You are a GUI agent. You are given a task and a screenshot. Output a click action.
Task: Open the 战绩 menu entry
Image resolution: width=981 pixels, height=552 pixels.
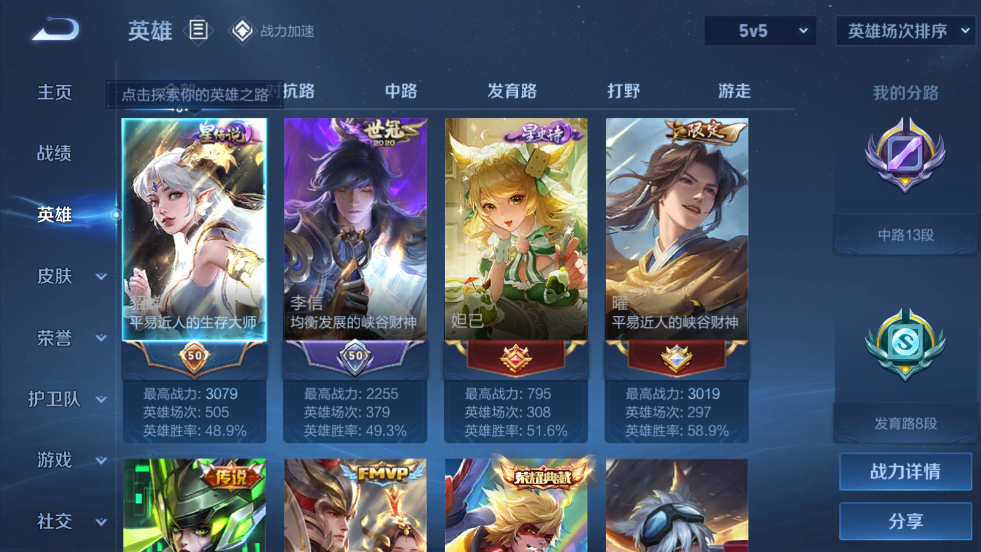(55, 153)
